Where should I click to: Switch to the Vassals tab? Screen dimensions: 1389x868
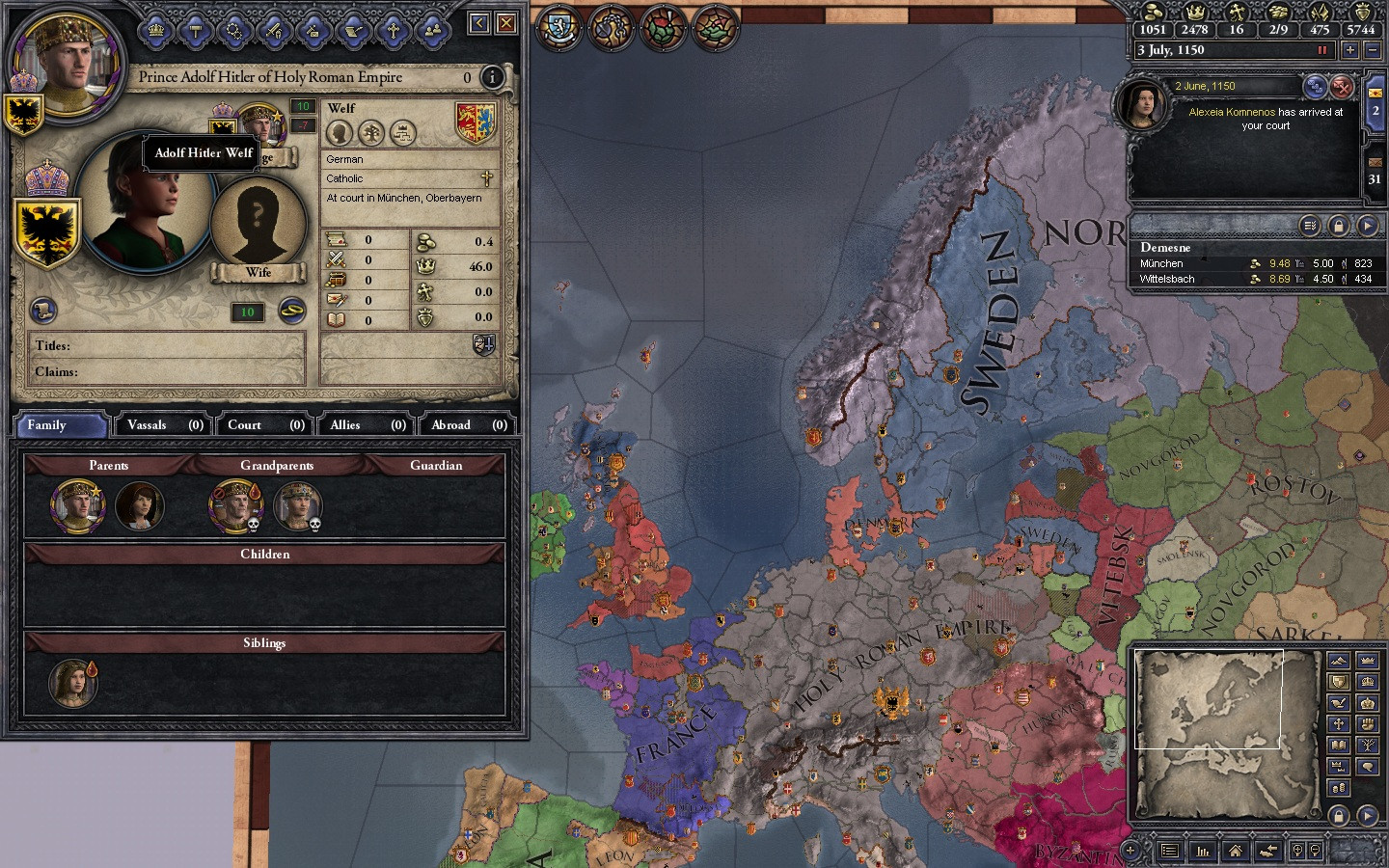click(x=165, y=424)
